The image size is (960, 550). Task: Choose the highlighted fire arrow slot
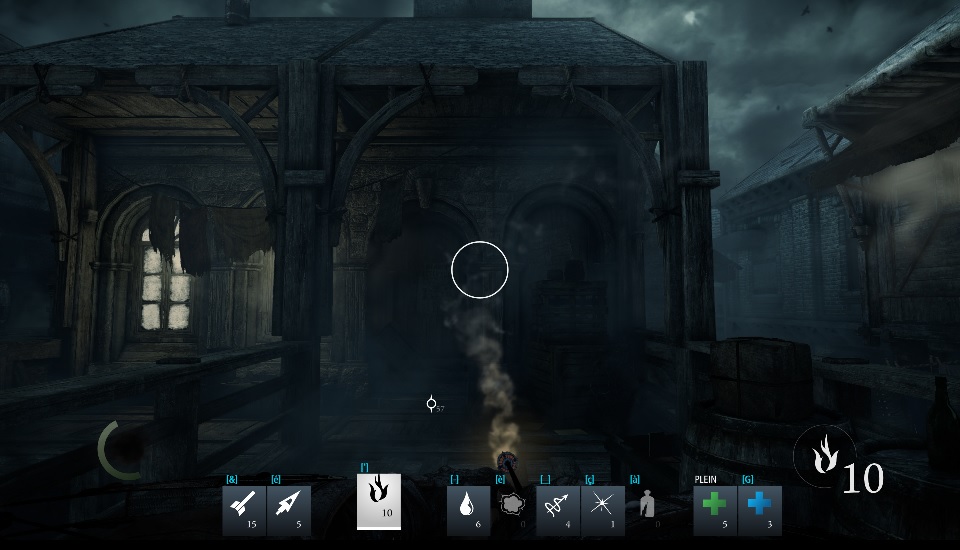[x=379, y=501]
